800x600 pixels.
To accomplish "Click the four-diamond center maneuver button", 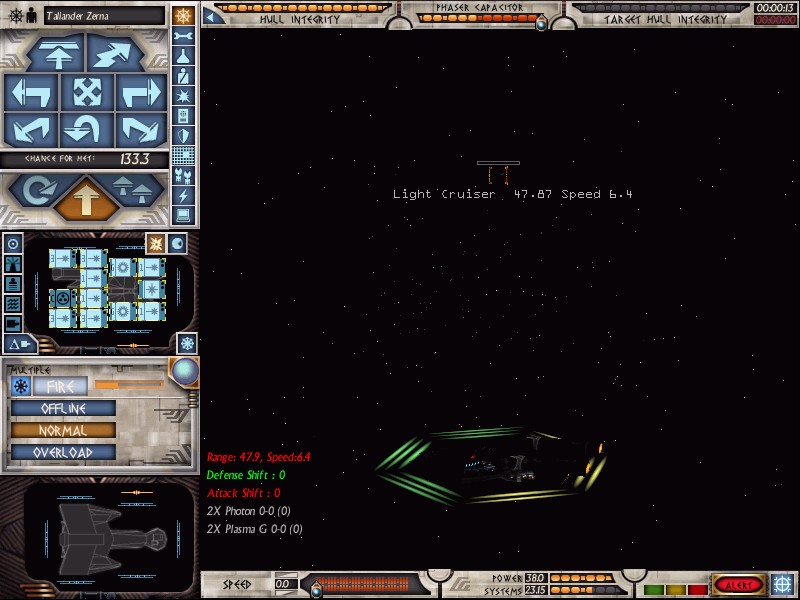I will pyautogui.click(x=86, y=93).
